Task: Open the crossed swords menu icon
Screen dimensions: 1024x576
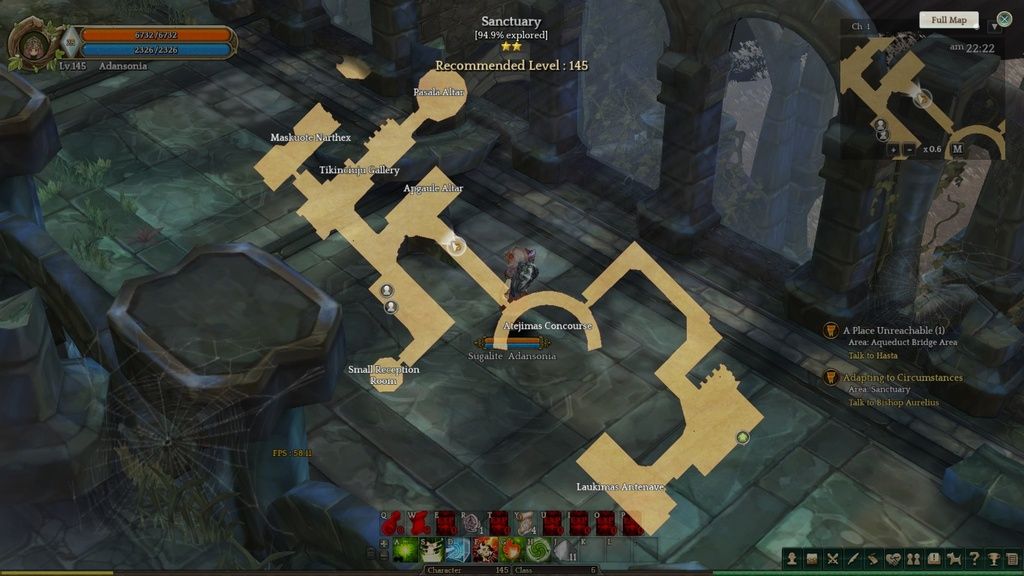Action: pyautogui.click(x=833, y=559)
